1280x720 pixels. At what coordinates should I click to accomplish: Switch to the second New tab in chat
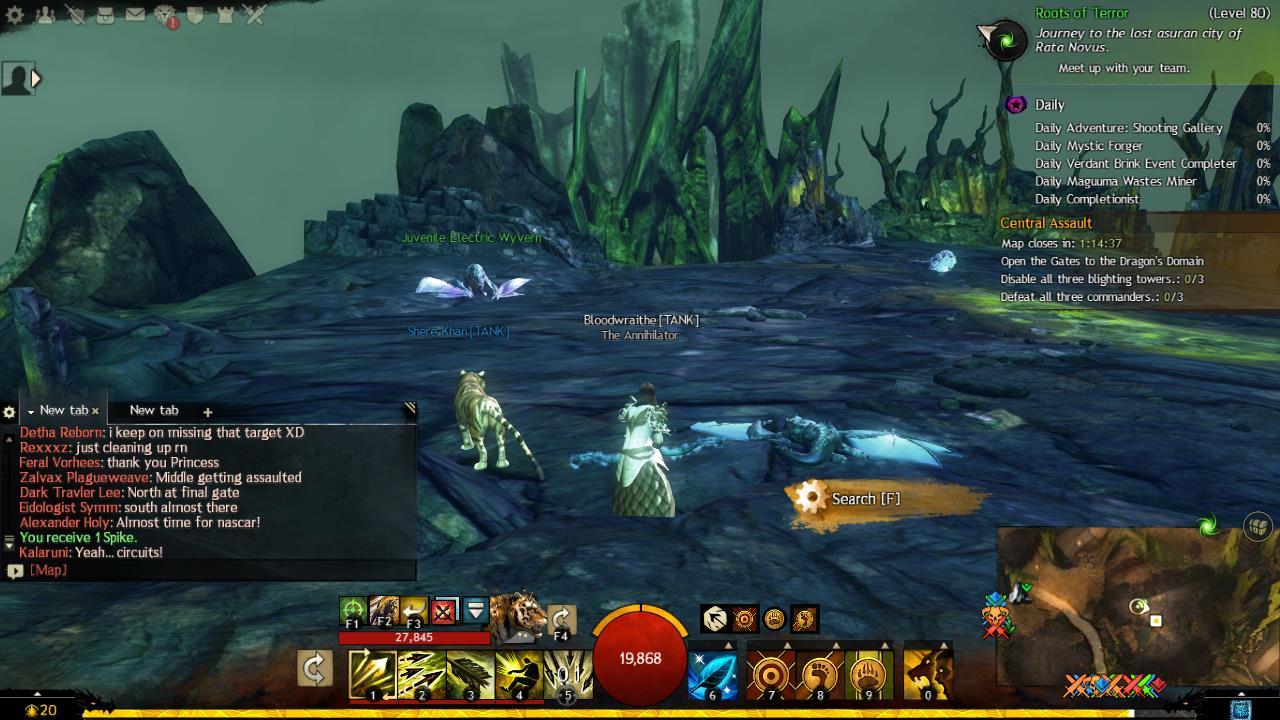(154, 410)
